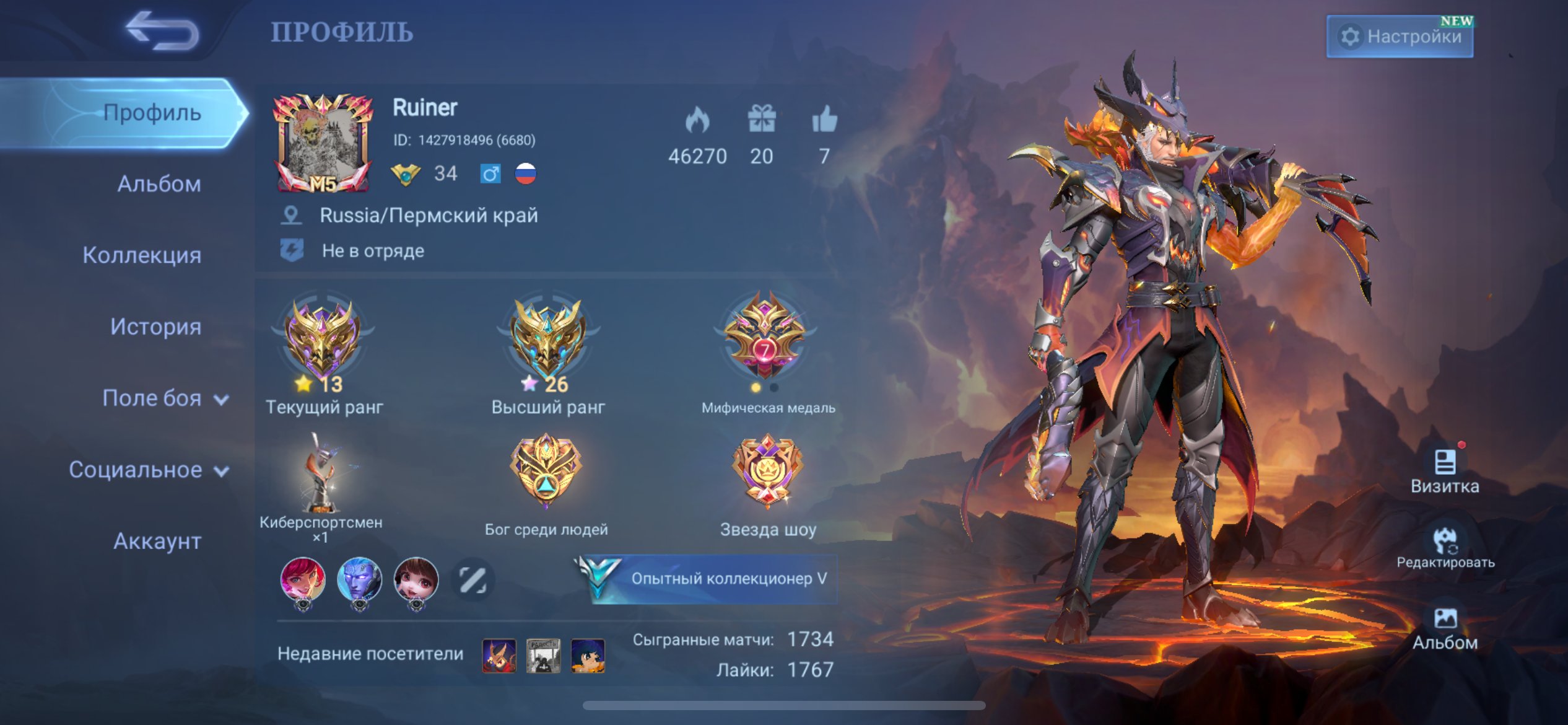The height and width of the screenshot is (725, 1568).
Task: Open the Коллекция tab
Action: point(142,255)
